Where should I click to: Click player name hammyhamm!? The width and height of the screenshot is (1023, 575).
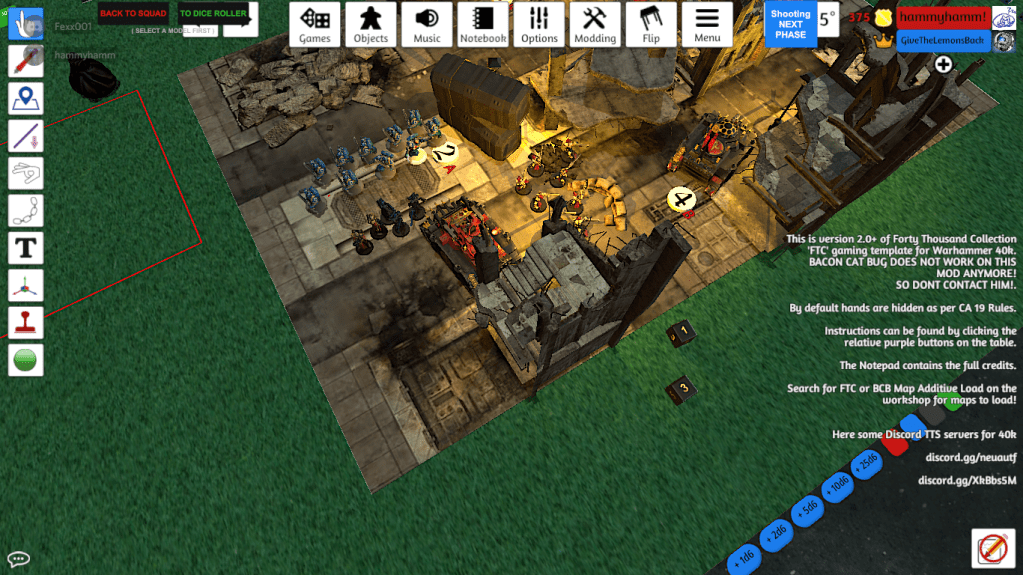click(942, 18)
